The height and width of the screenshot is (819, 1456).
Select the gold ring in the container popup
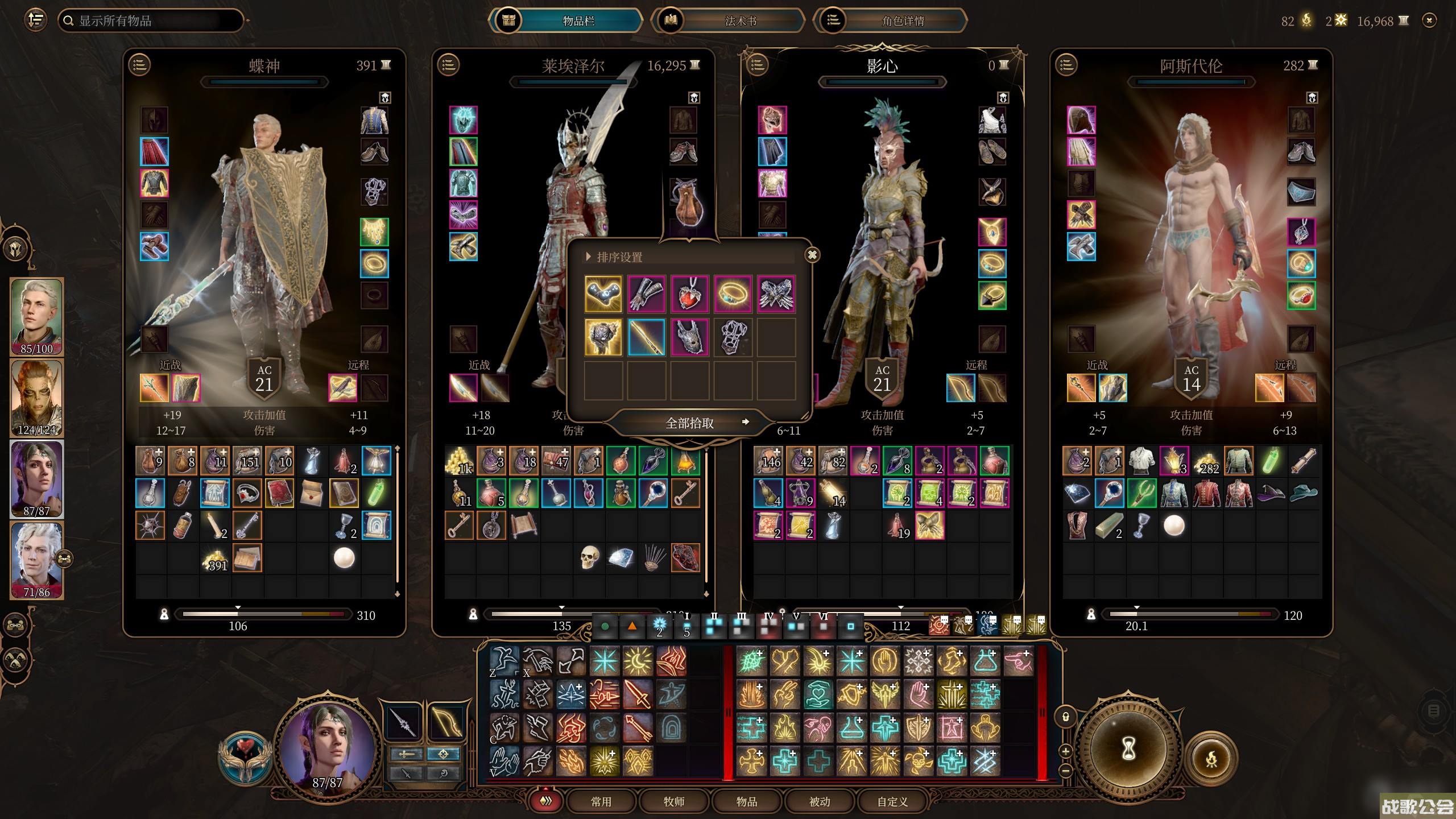(733, 294)
